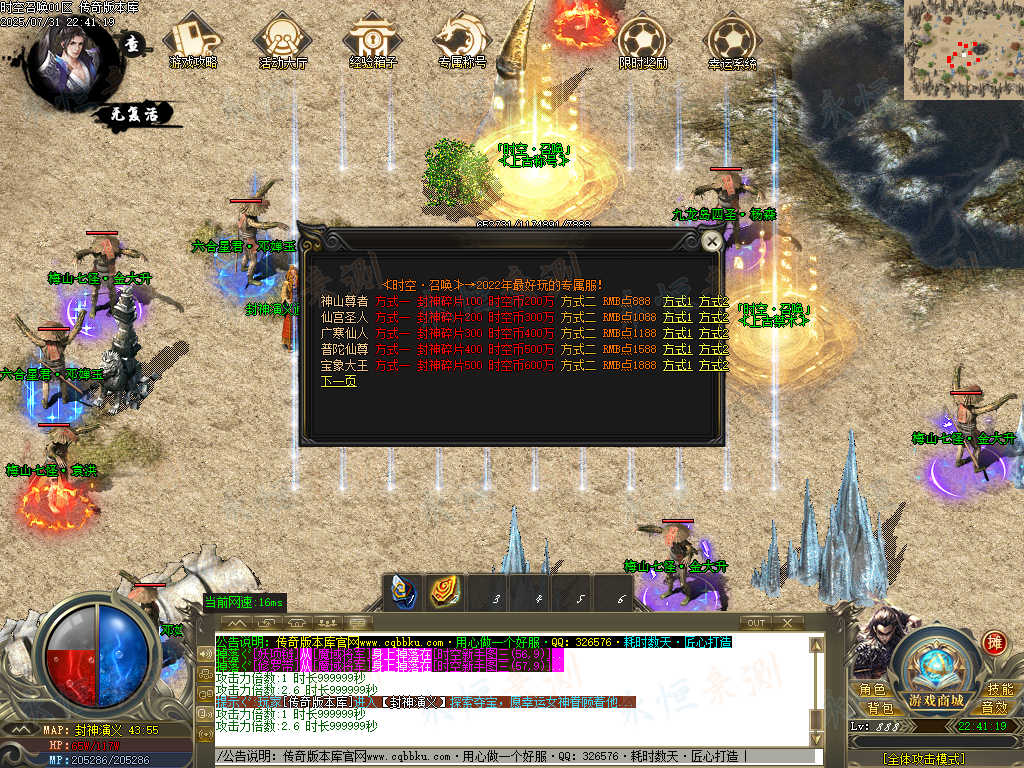Open the 技能 skills panel
Screen dimensions: 1024x768
[999, 689]
